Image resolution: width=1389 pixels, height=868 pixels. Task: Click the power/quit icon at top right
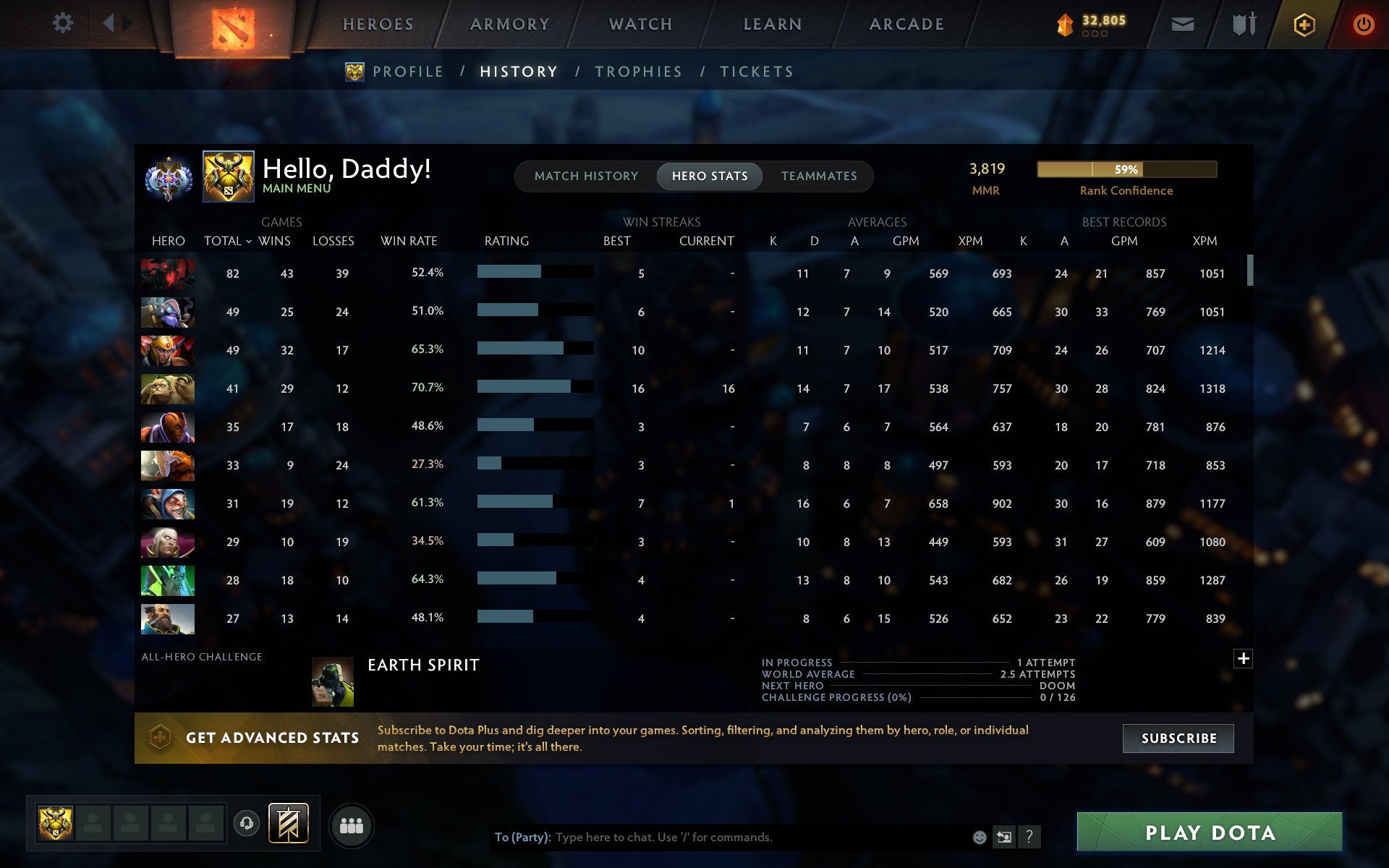click(1363, 23)
